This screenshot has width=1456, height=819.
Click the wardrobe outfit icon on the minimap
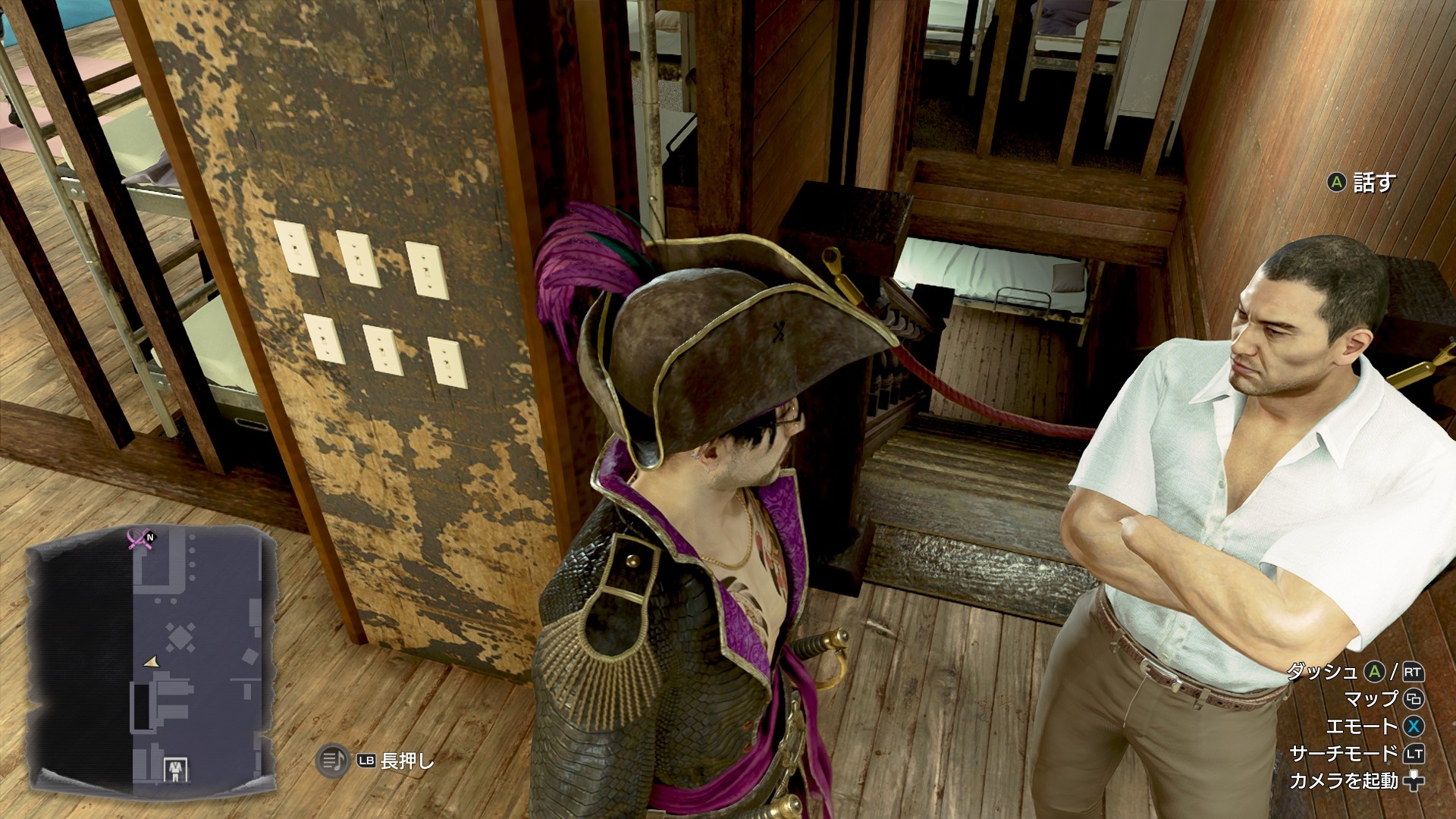click(176, 769)
